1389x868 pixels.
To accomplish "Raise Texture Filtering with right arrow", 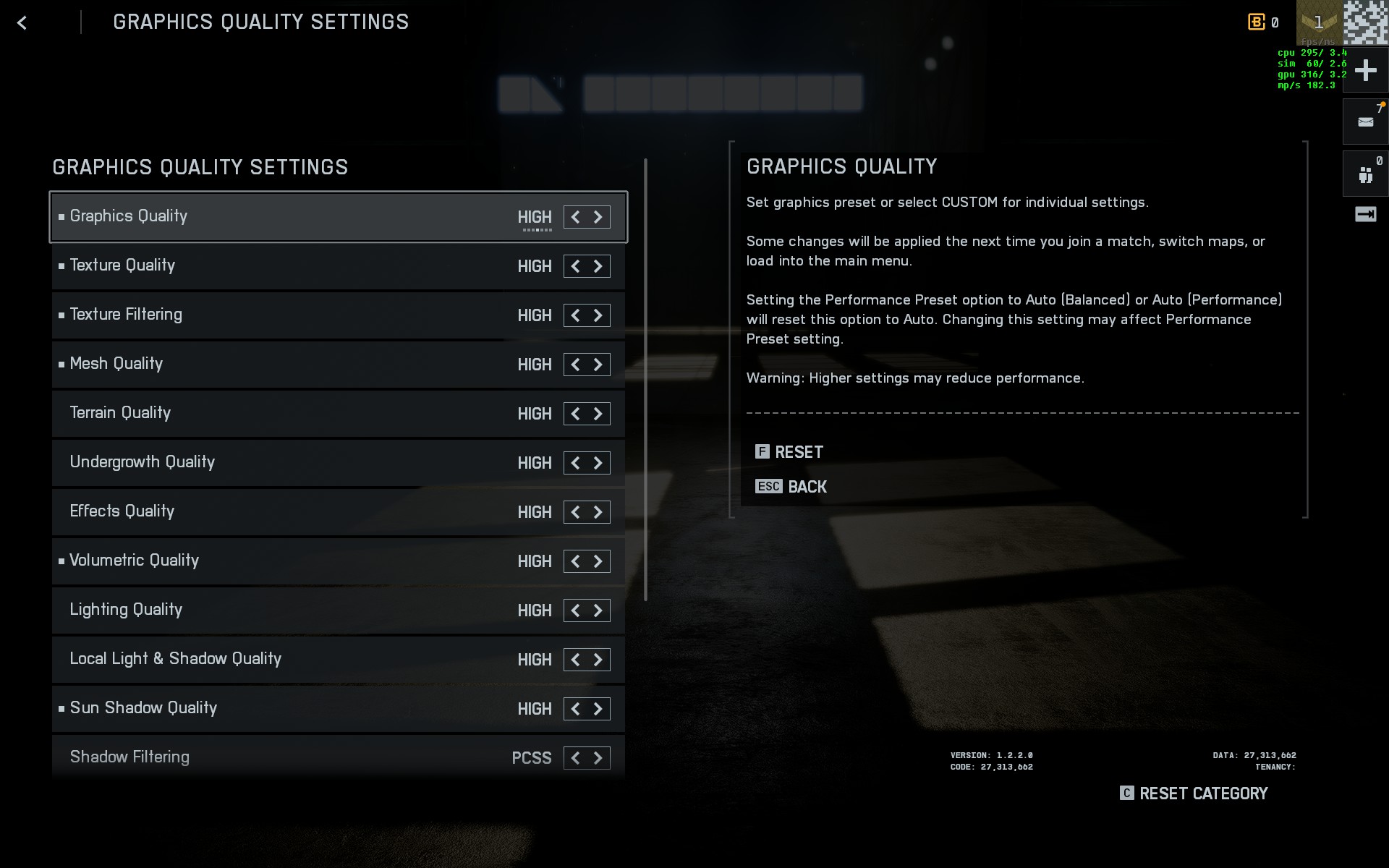I will pyautogui.click(x=598, y=315).
